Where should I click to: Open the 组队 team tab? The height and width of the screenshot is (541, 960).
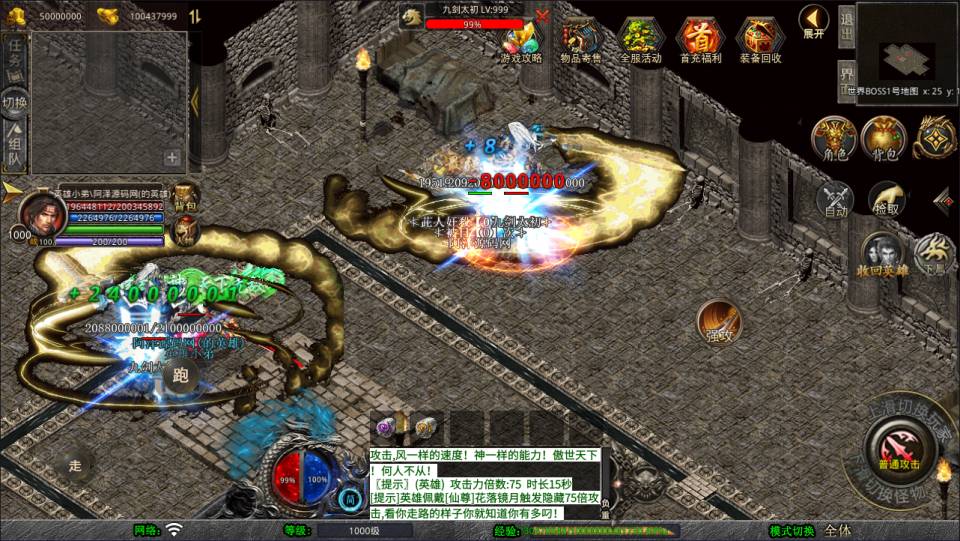15,147
